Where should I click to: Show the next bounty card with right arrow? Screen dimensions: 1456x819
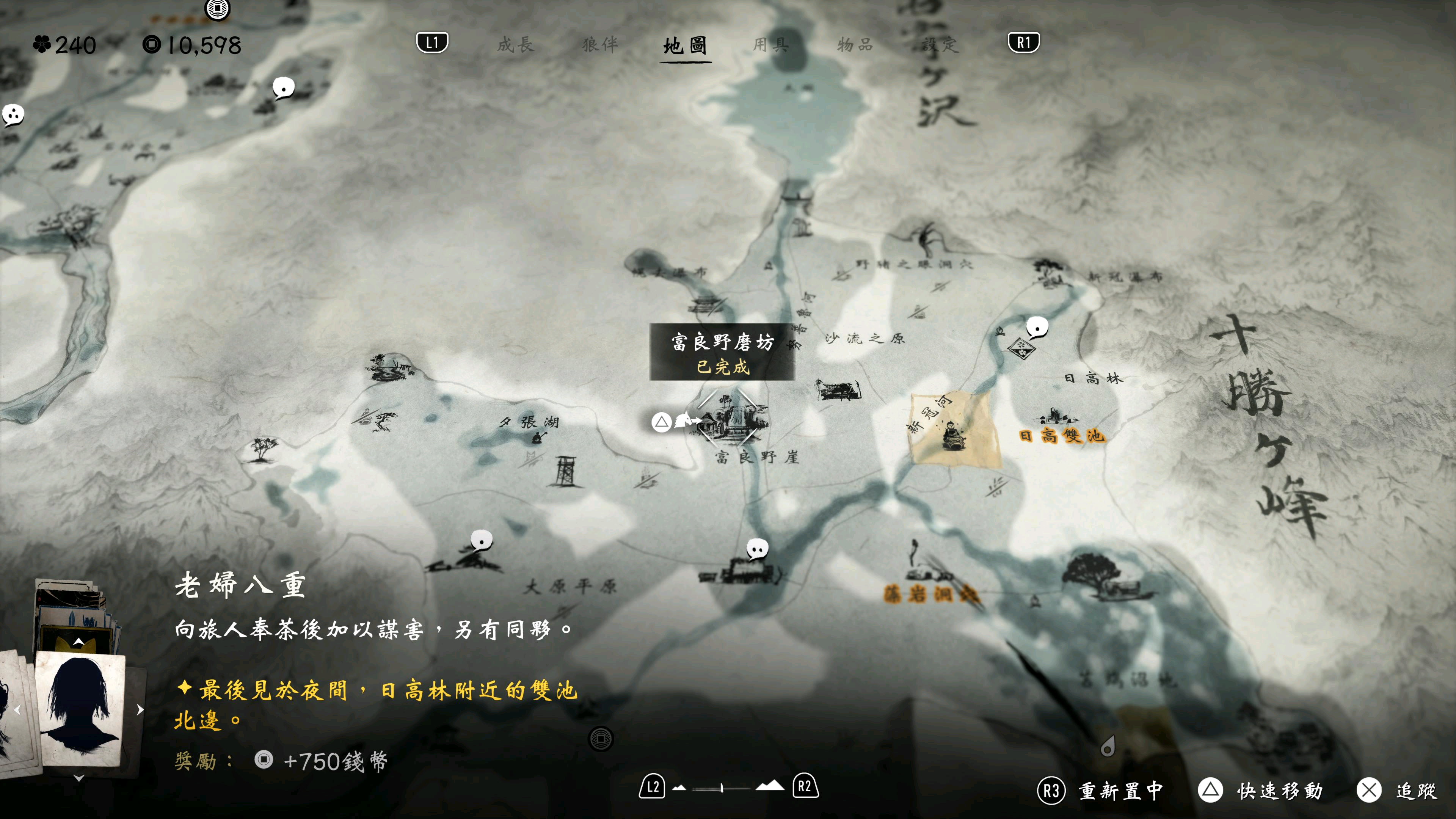click(x=140, y=709)
